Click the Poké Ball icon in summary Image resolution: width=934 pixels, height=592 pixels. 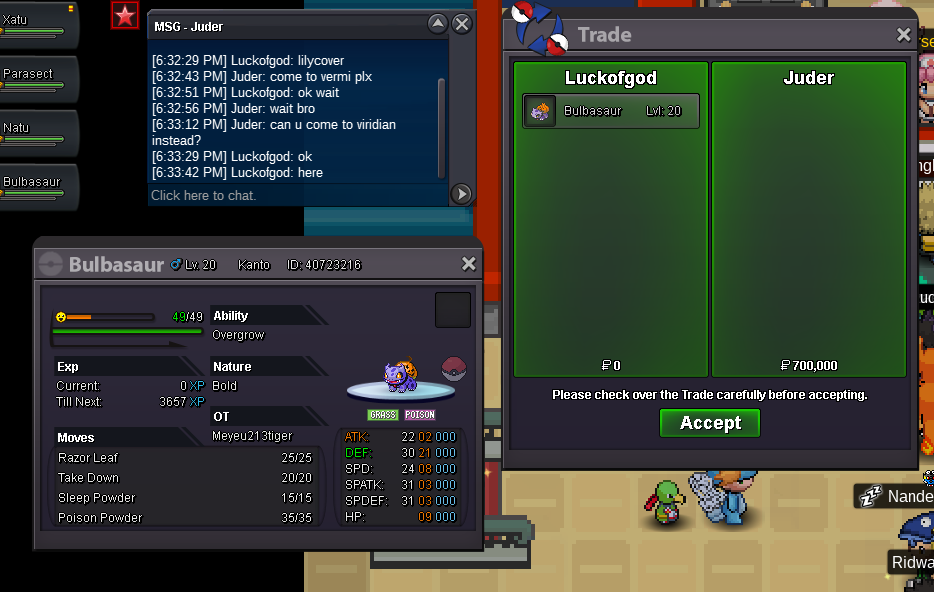point(454,367)
